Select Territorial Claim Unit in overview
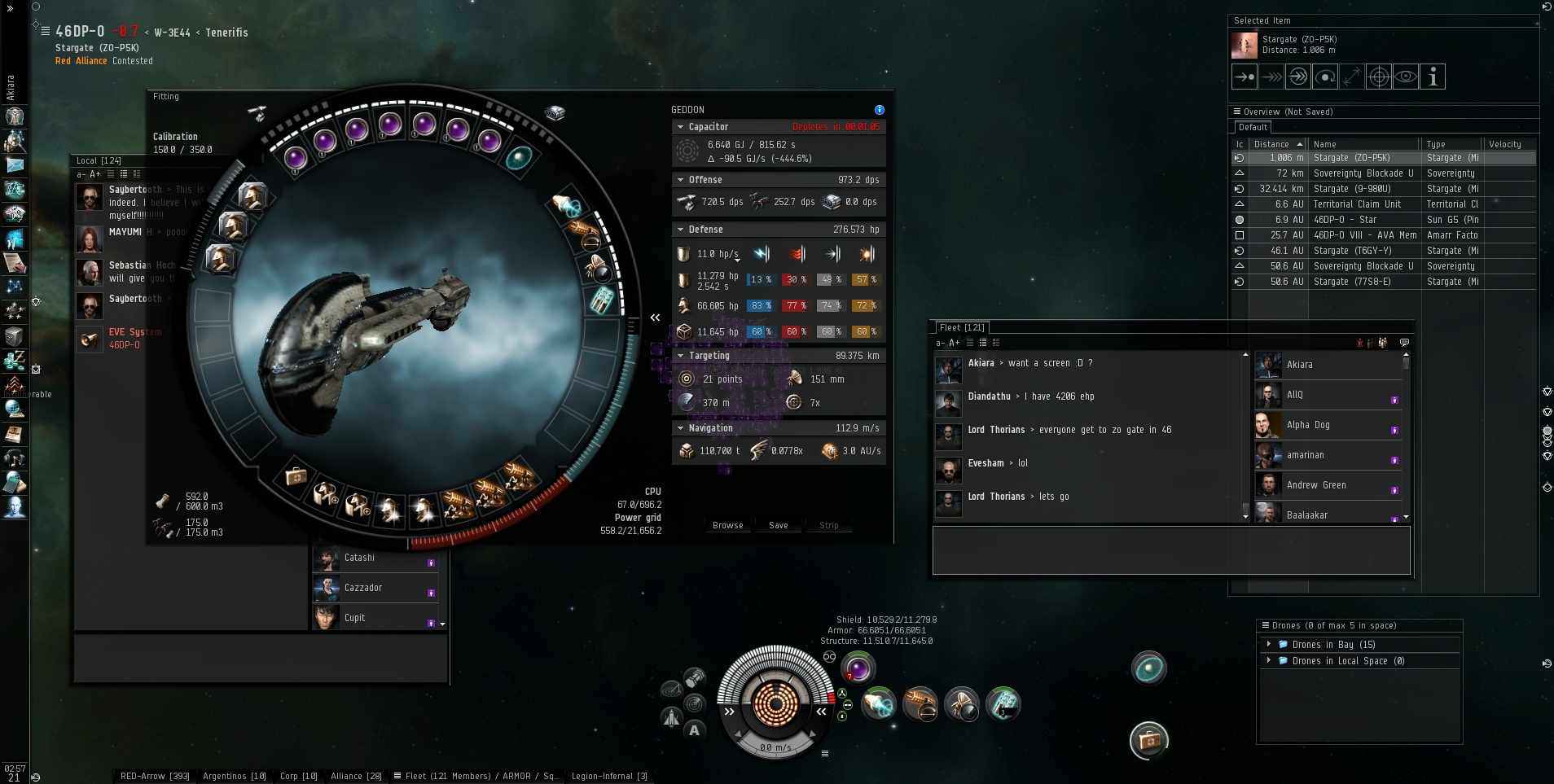1554x784 pixels. pyautogui.click(x=1354, y=204)
